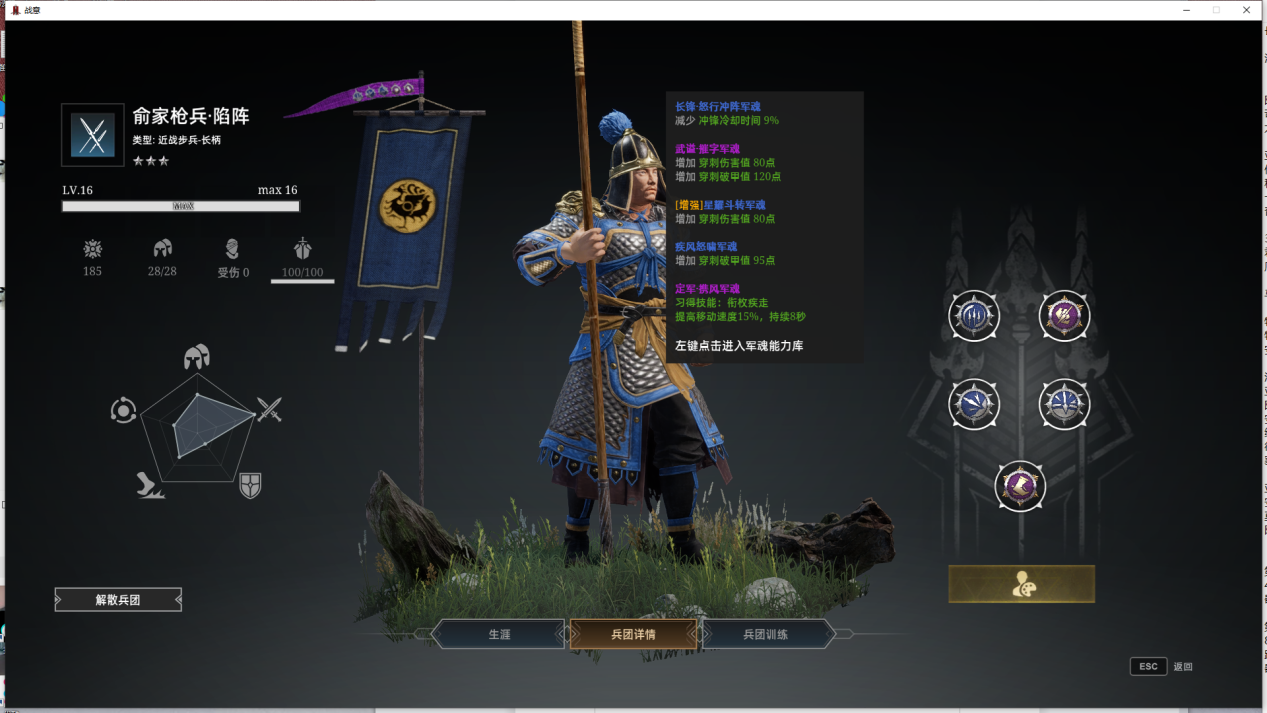Select the blue three-spears doctrine icon

(x=974, y=316)
